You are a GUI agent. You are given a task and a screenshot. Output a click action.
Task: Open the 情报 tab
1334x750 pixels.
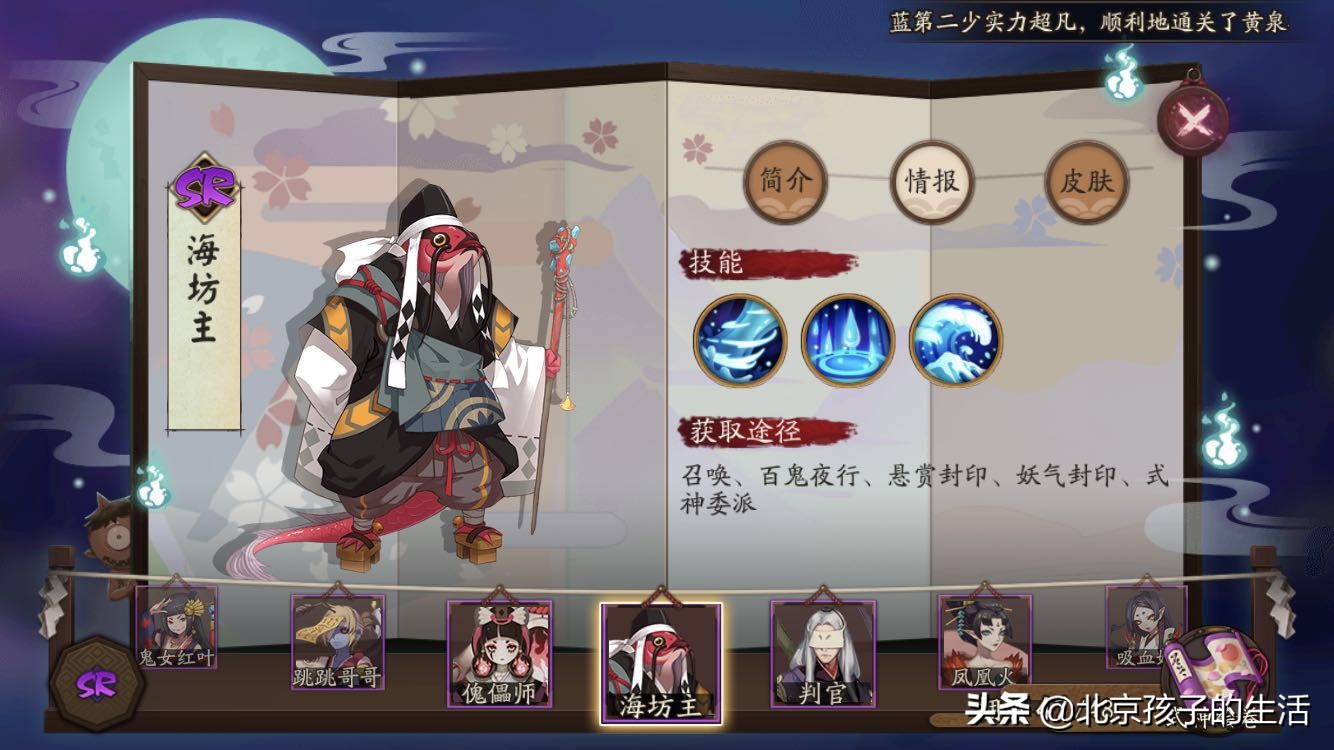[931, 184]
